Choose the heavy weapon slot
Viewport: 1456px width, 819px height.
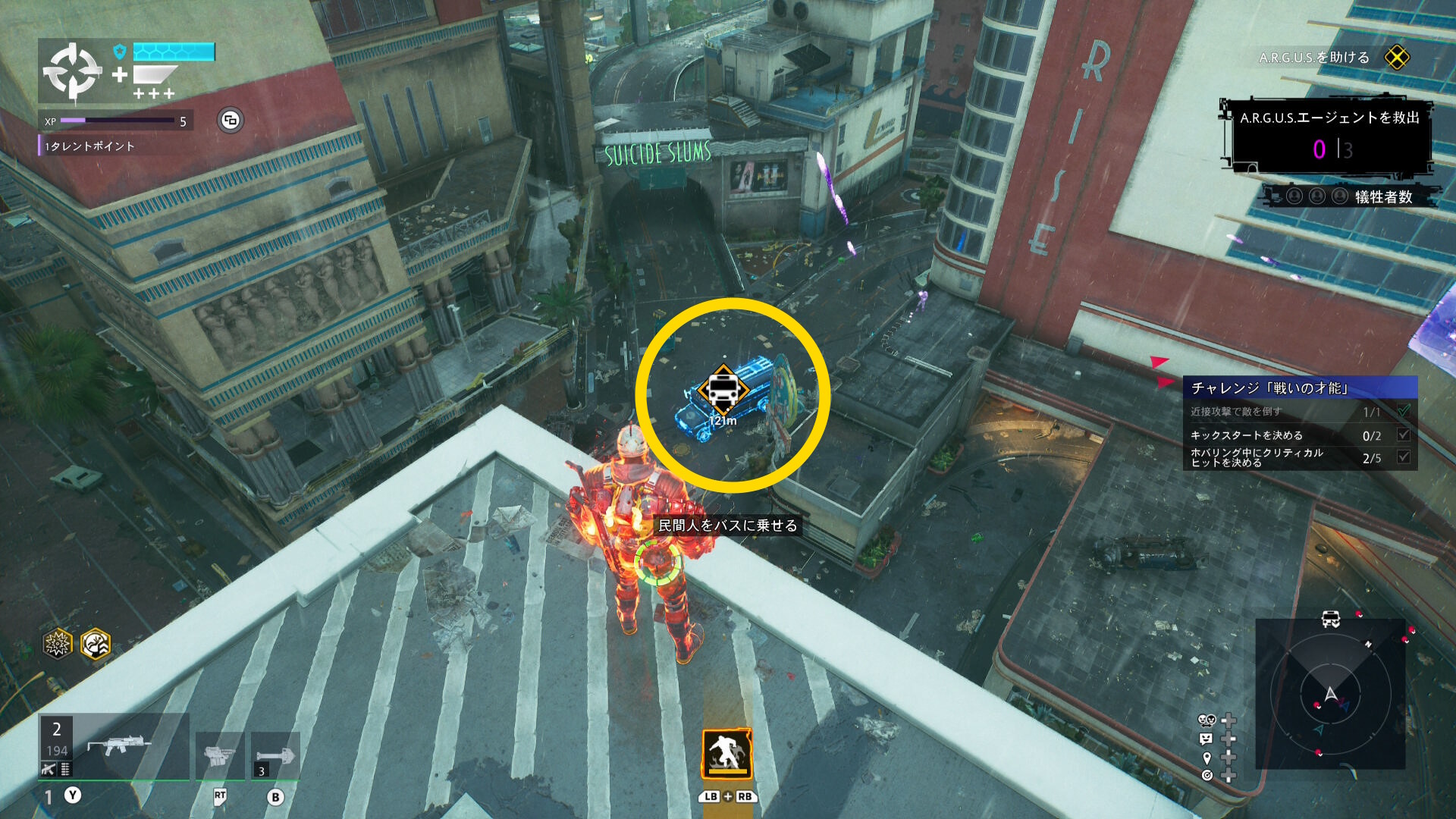[x=219, y=755]
